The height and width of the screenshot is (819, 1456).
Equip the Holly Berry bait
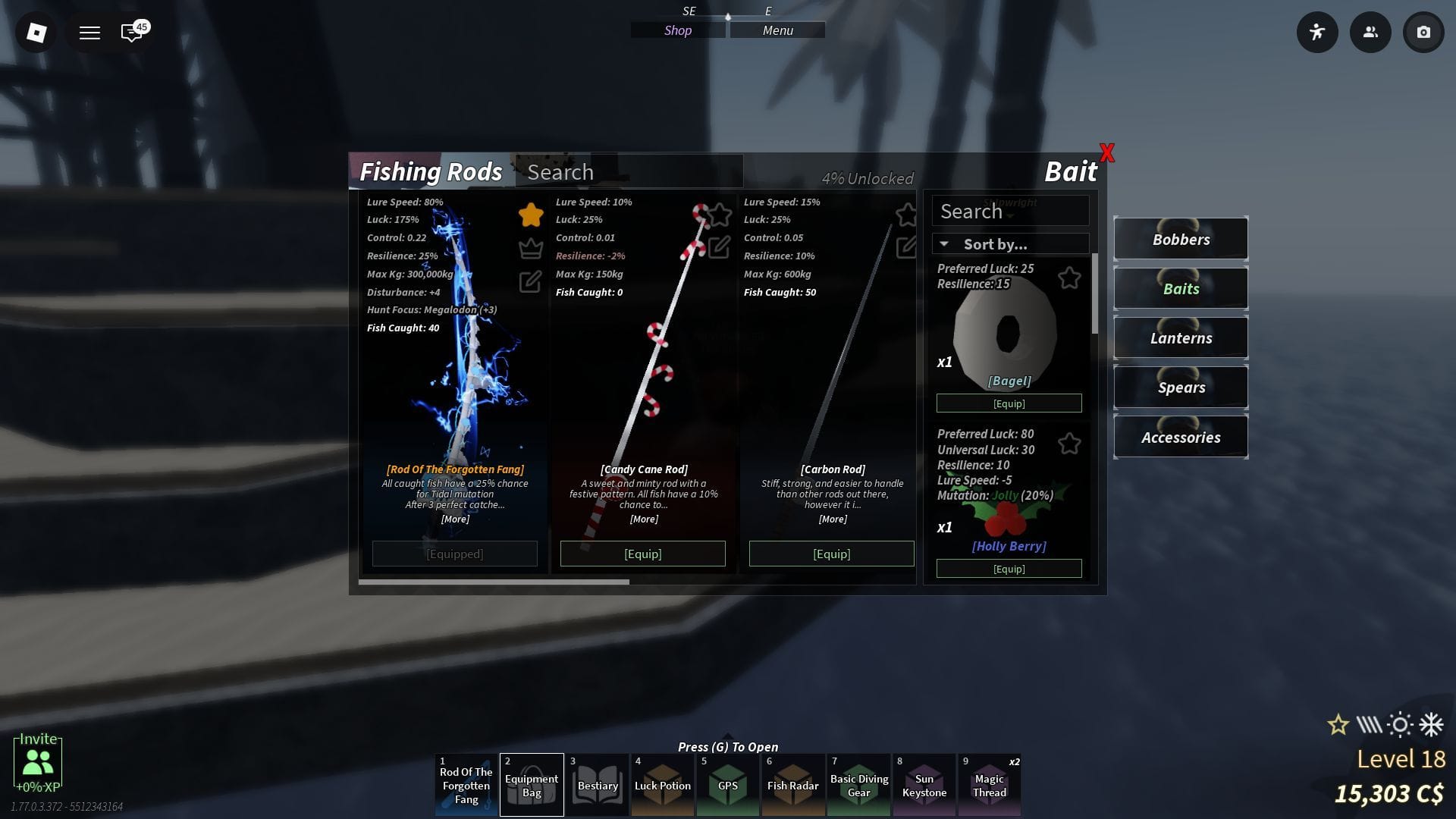pyautogui.click(x=1009, y=569)
